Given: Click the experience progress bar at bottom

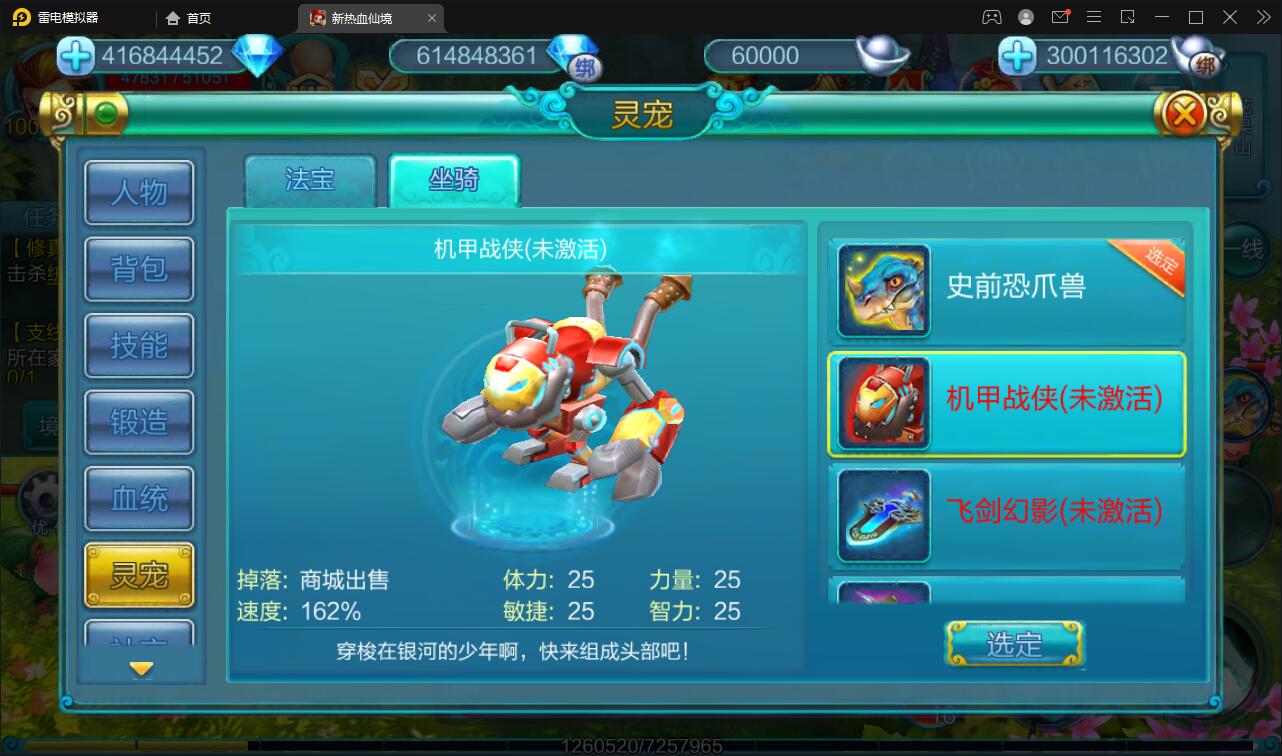Looking at the screenshot, I should pos(640,745).
